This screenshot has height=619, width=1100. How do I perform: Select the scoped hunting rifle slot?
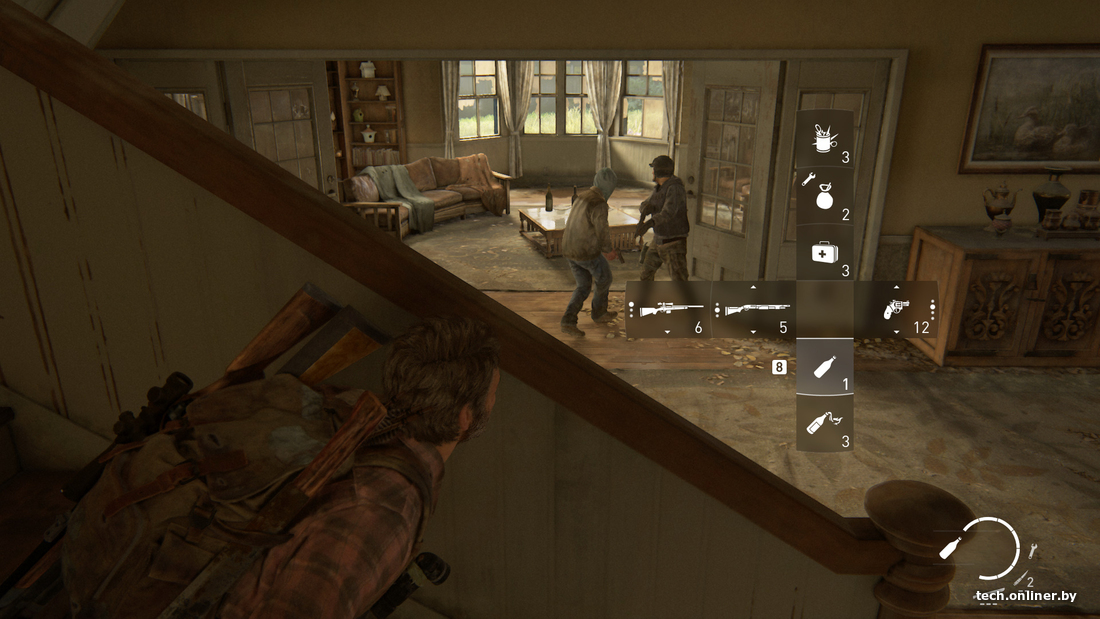point(667,309)
